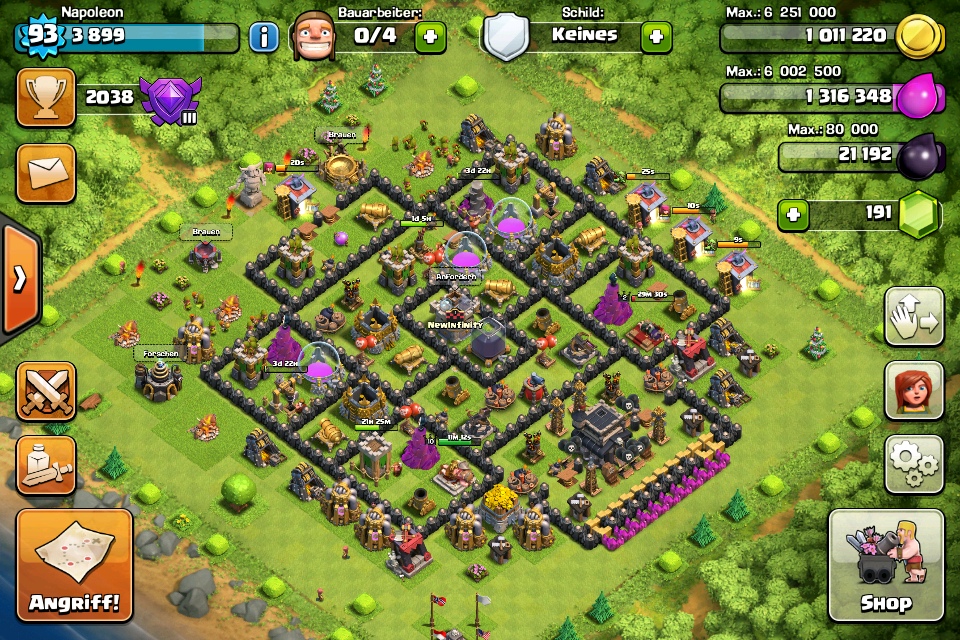The width and height of the screenshot is (960, 640).
Task: Open the mail inbox envelope
Action: coord(45,172)
